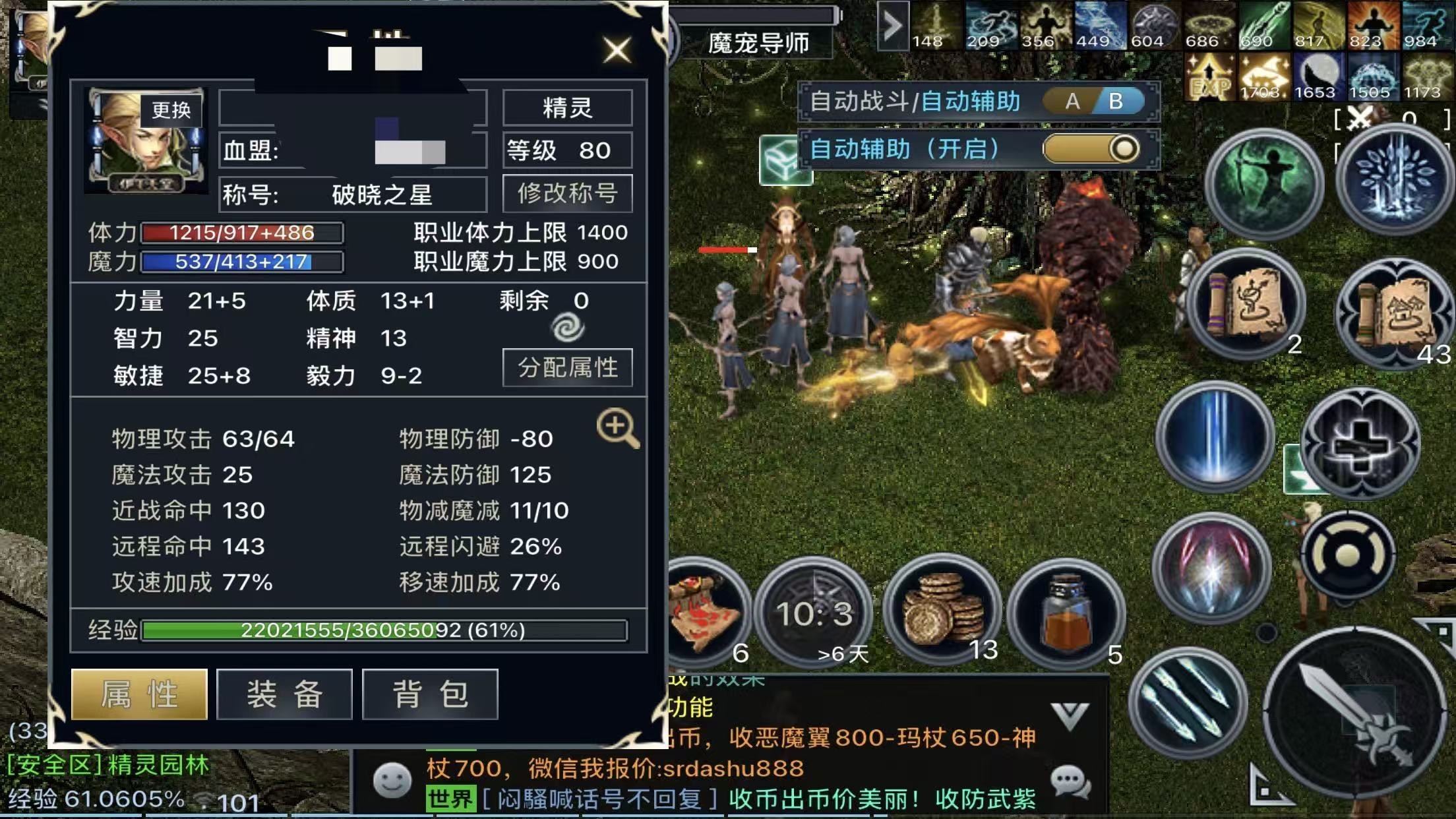Open detailed stats with the magnifier icon
The height and width of the screenshot is (819, 1456).
click(x=617, y=428)
